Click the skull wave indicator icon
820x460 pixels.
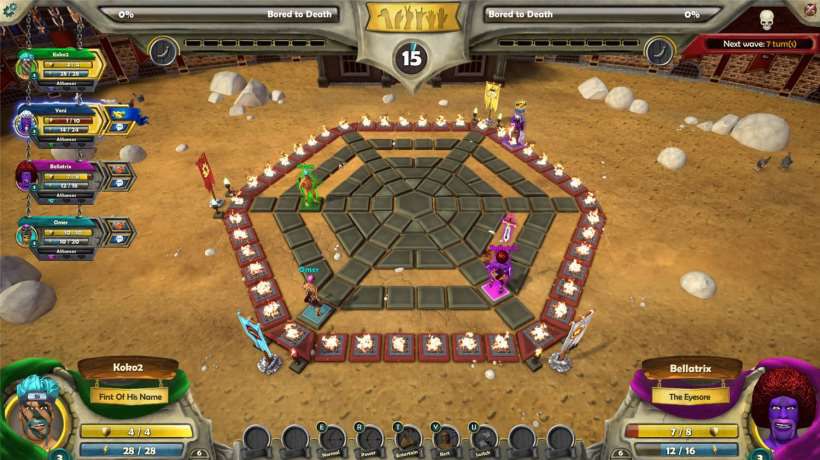[x=767, y=20]
